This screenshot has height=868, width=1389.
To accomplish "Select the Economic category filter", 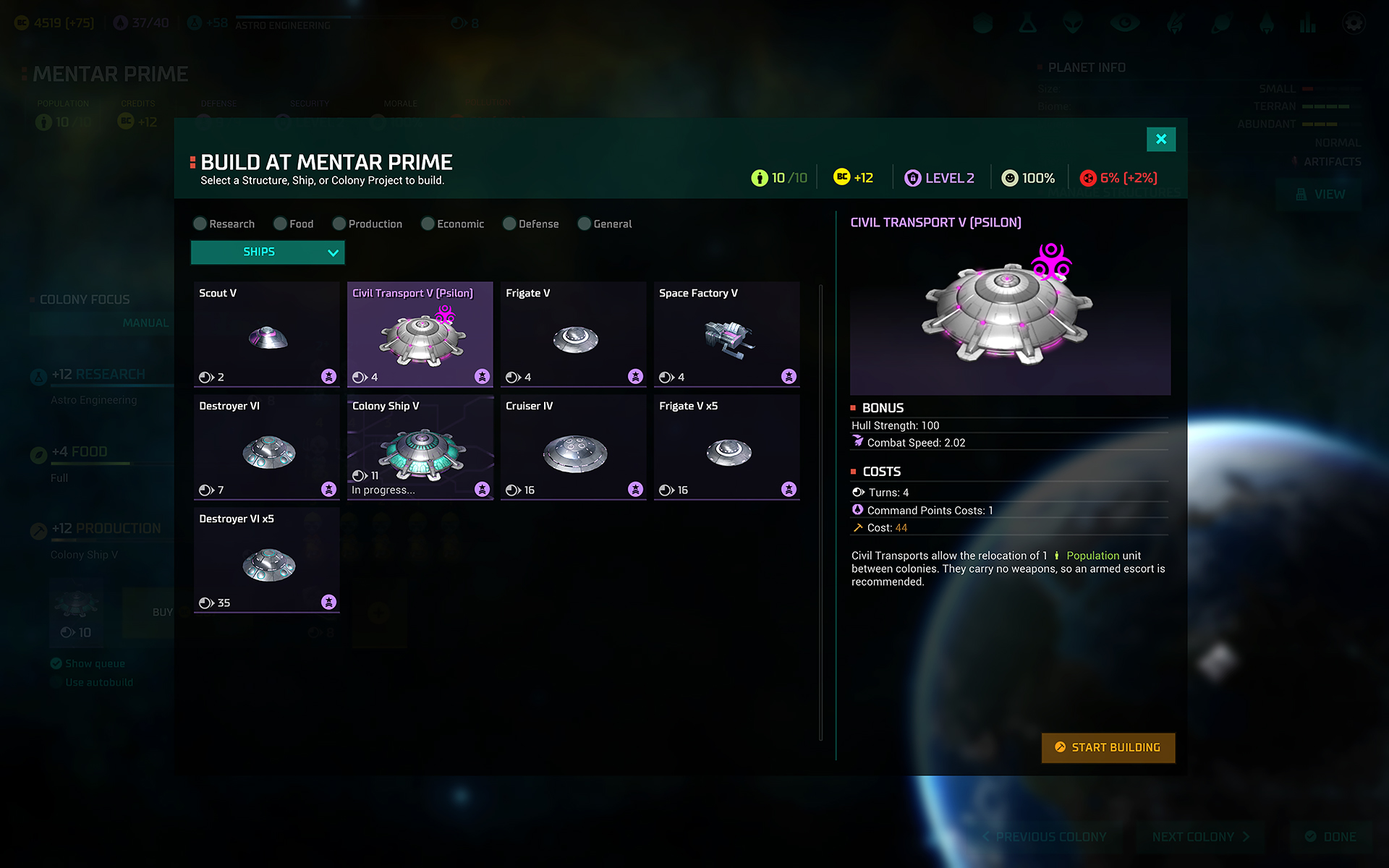I will pos(427,224).
